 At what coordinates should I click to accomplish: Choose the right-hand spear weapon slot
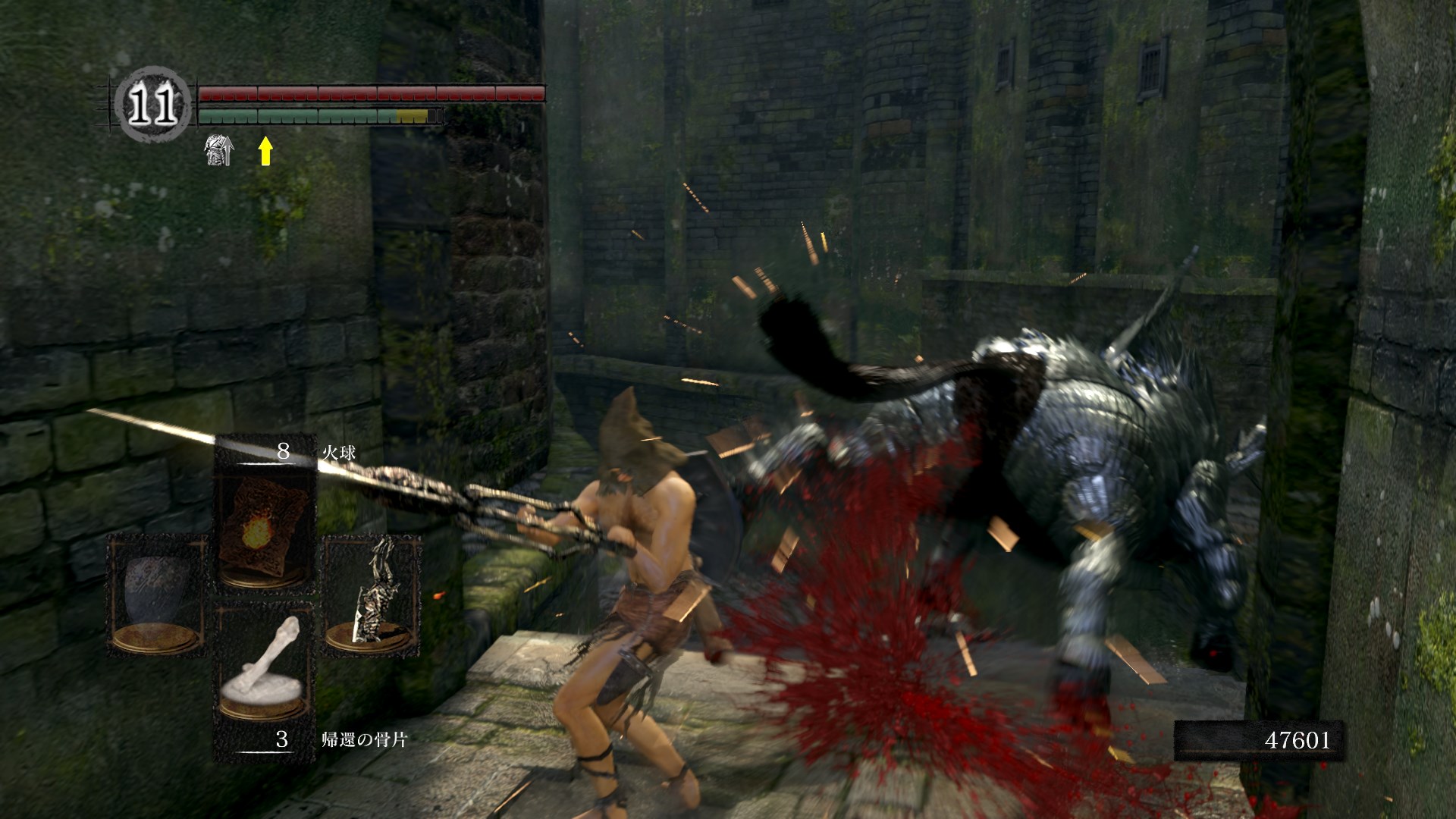tap(372, 595)
